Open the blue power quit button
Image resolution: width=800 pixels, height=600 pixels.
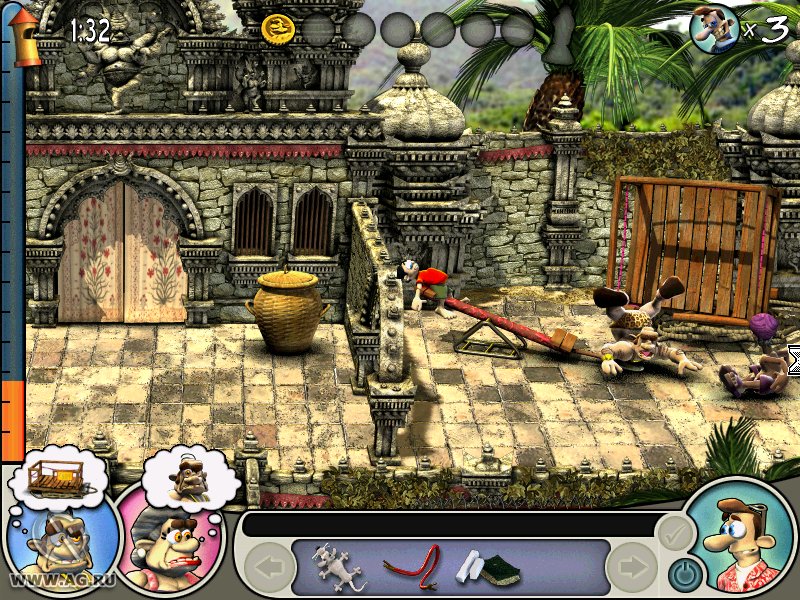click(683, 573)
